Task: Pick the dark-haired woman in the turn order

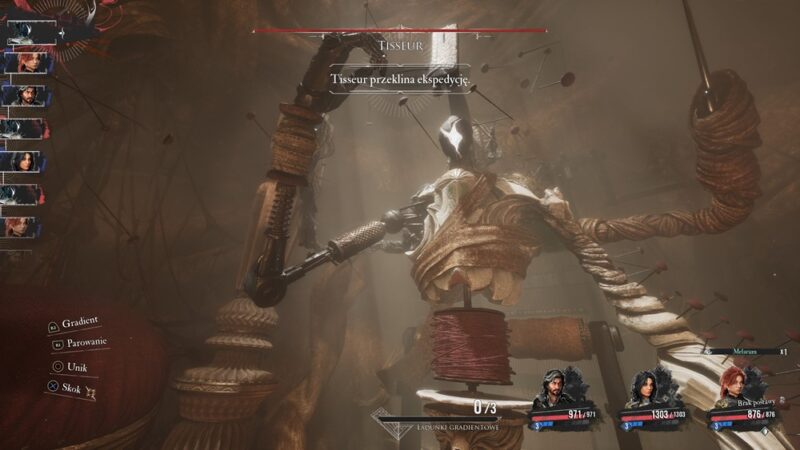Action: pos(21,161)
